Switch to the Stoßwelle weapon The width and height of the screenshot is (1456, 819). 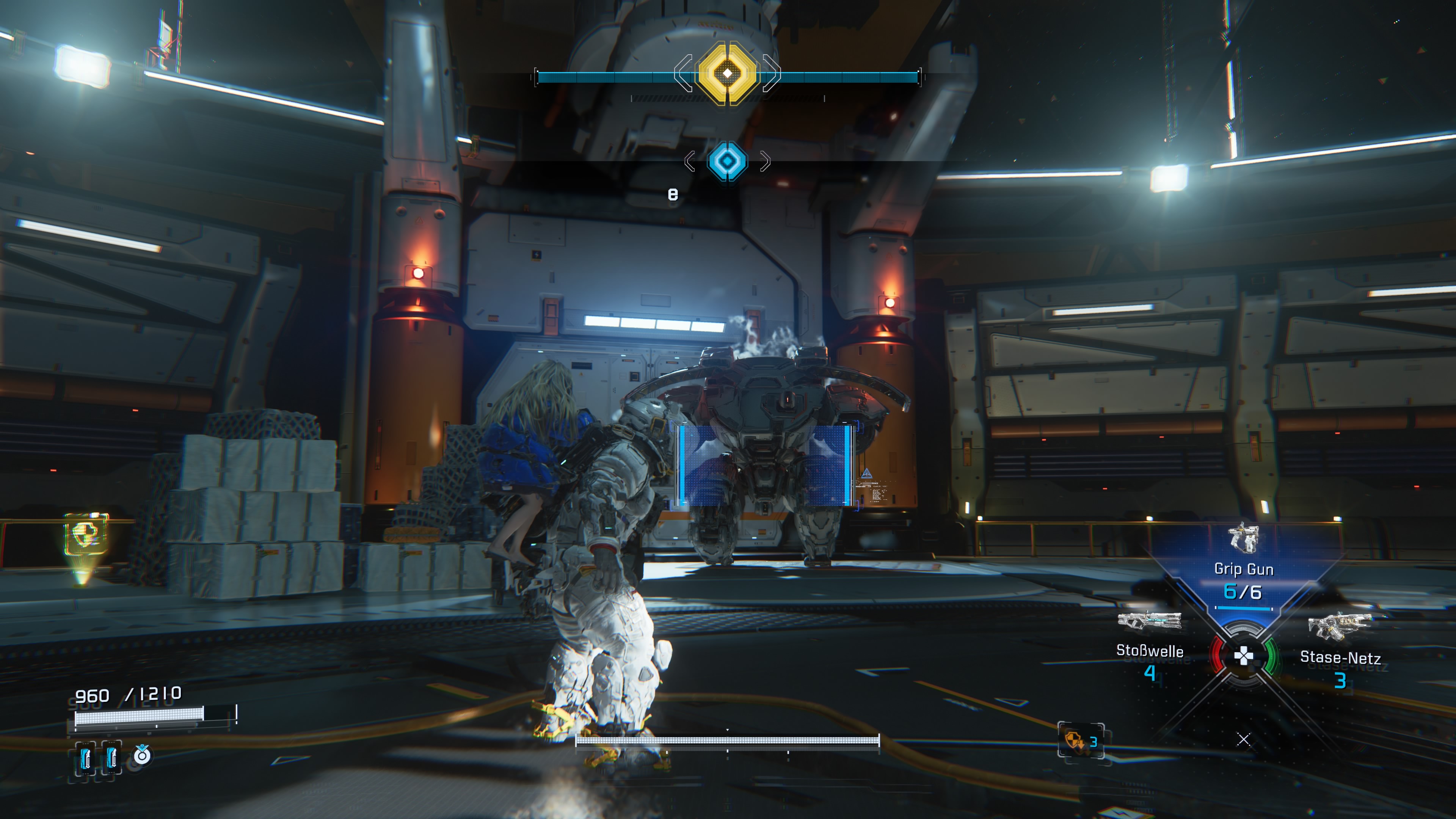pos(1149,644)
